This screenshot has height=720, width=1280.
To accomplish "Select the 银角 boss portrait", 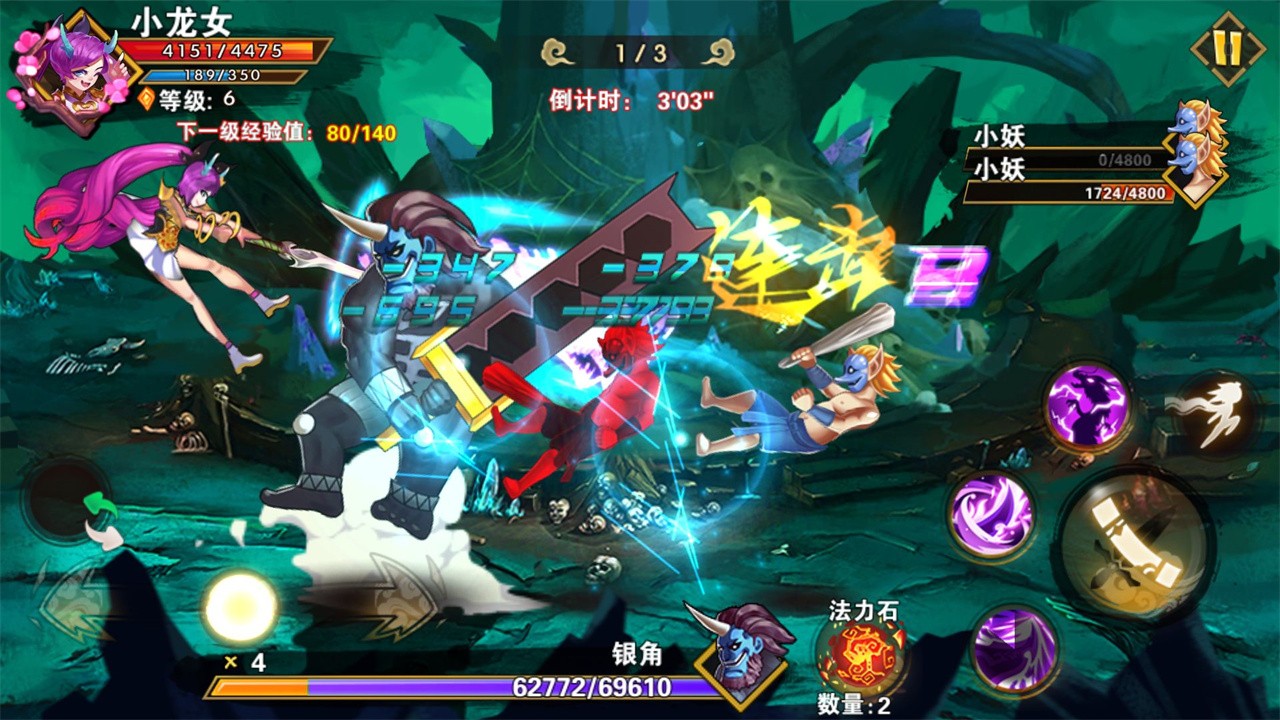I will click(742, 653).
